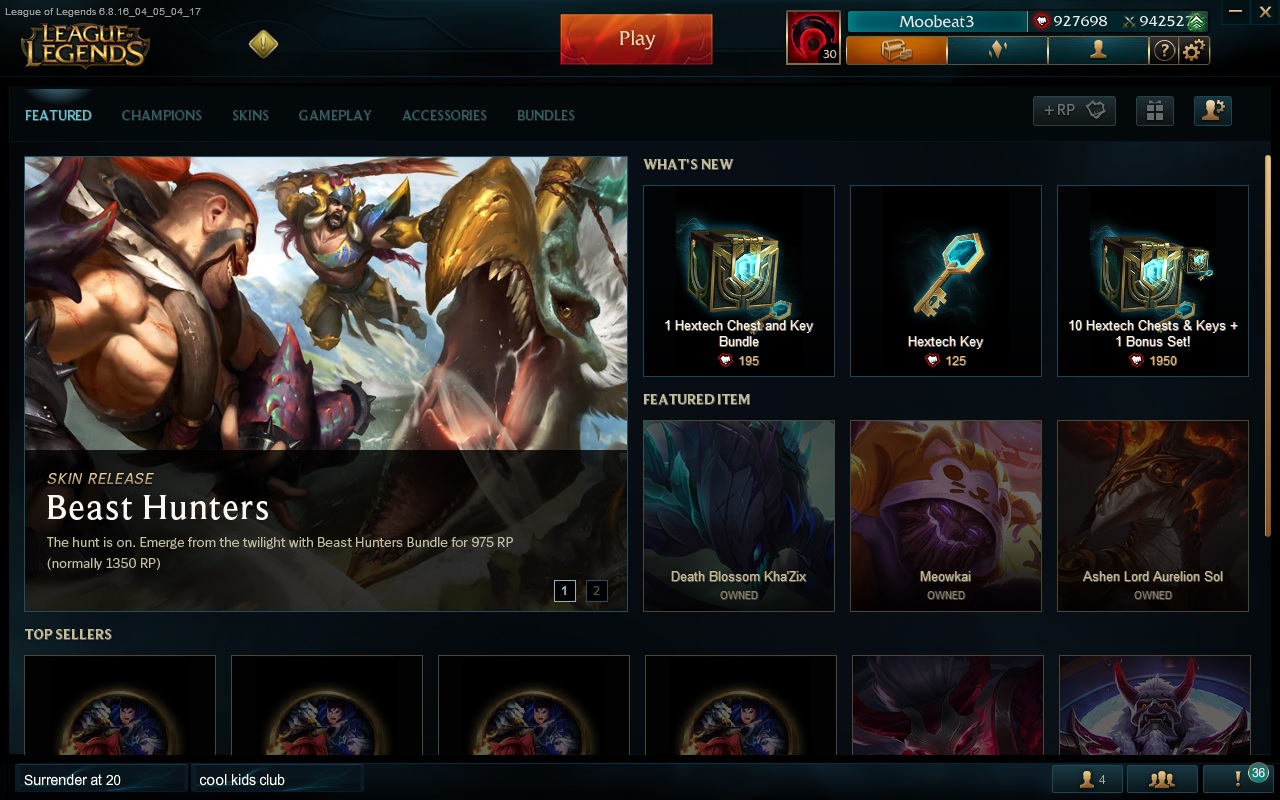Select the RP gems store section icon
This screenshot has width=1280, height=800.
click(x=997, y=50)
